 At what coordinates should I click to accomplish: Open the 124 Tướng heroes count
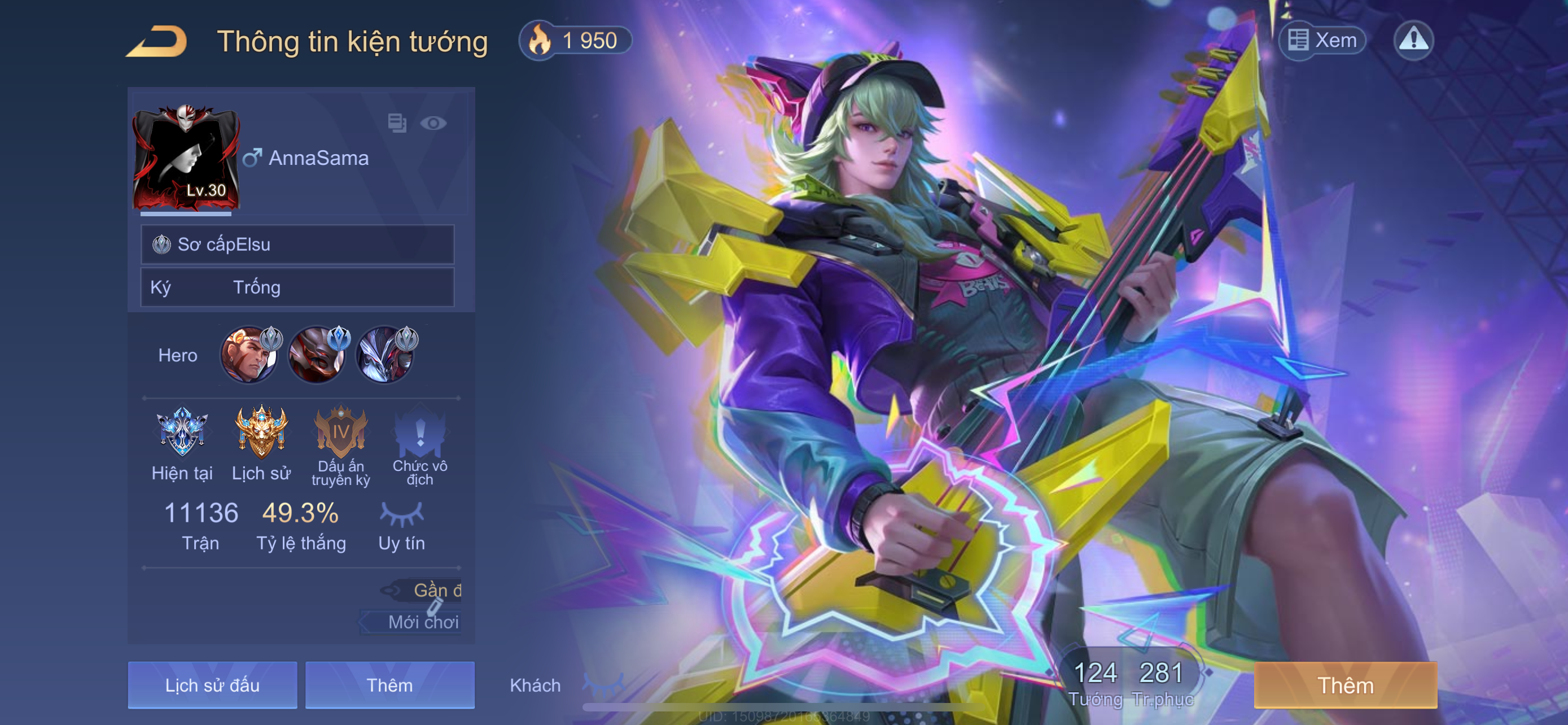(x=1095, y=682)
